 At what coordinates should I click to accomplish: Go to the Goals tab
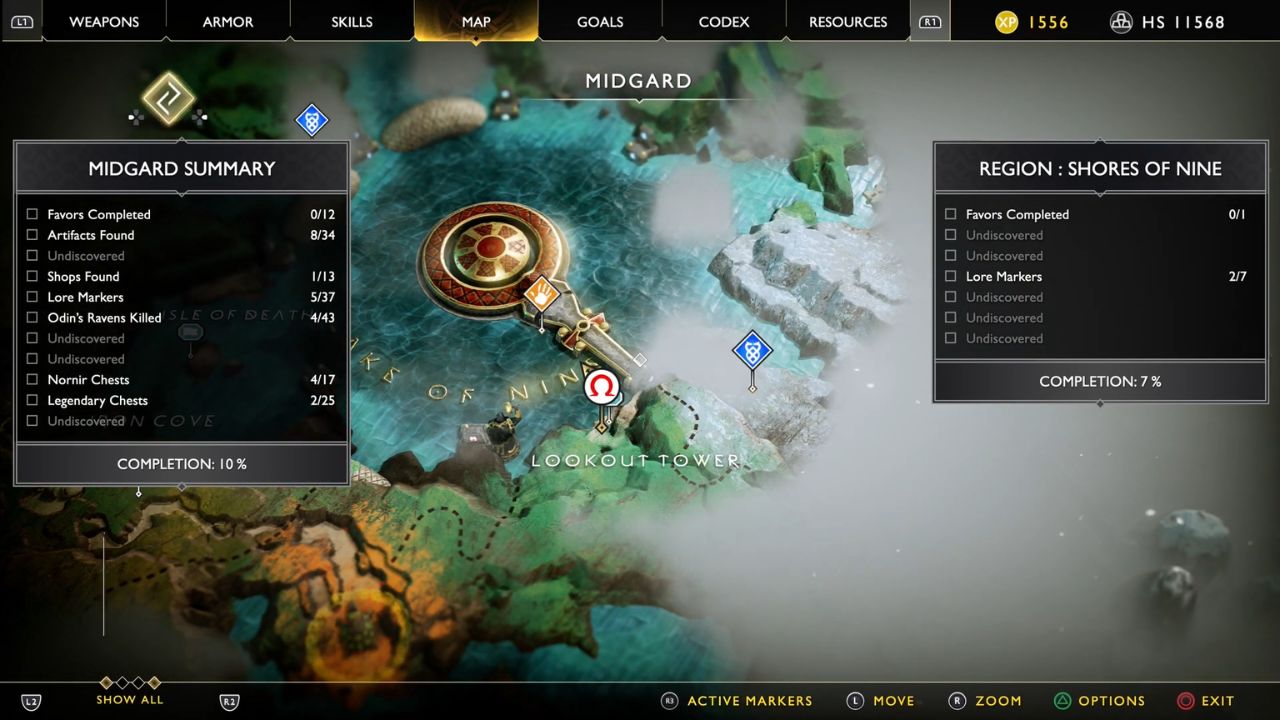(x=600, y=22)
